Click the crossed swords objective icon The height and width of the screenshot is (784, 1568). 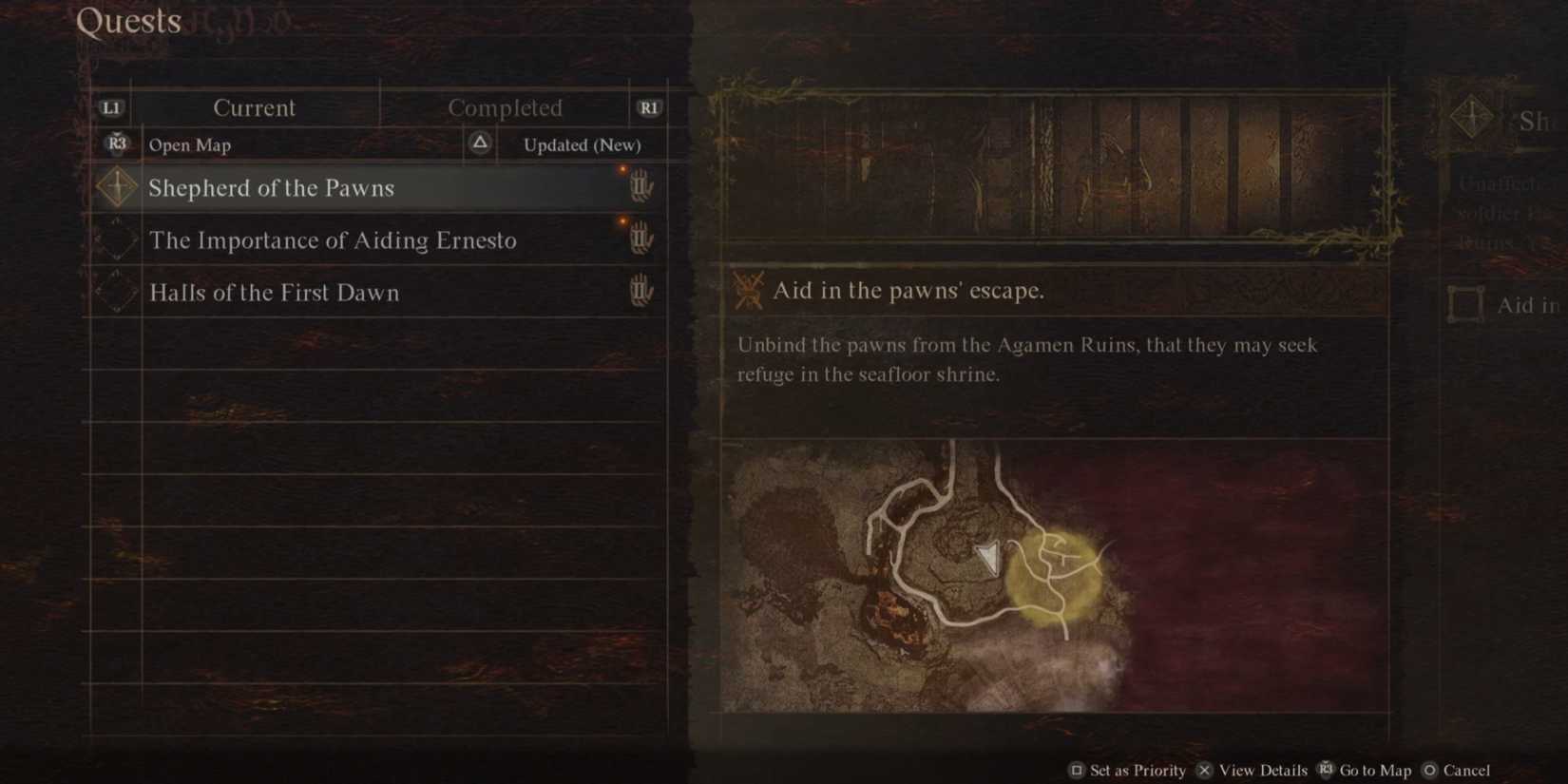click(x=747, y=288)
